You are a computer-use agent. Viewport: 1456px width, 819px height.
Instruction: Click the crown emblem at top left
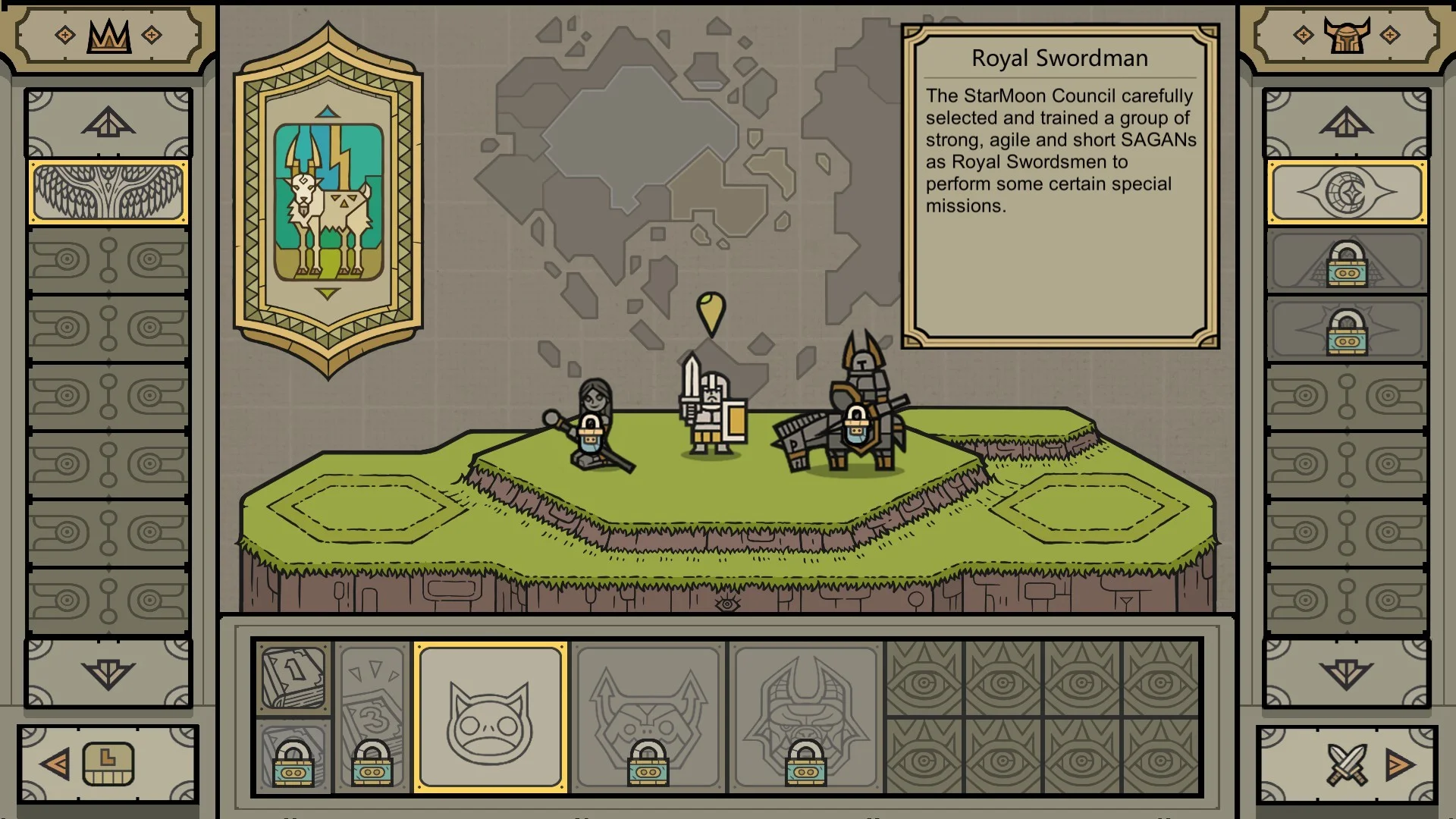[109, 35]
